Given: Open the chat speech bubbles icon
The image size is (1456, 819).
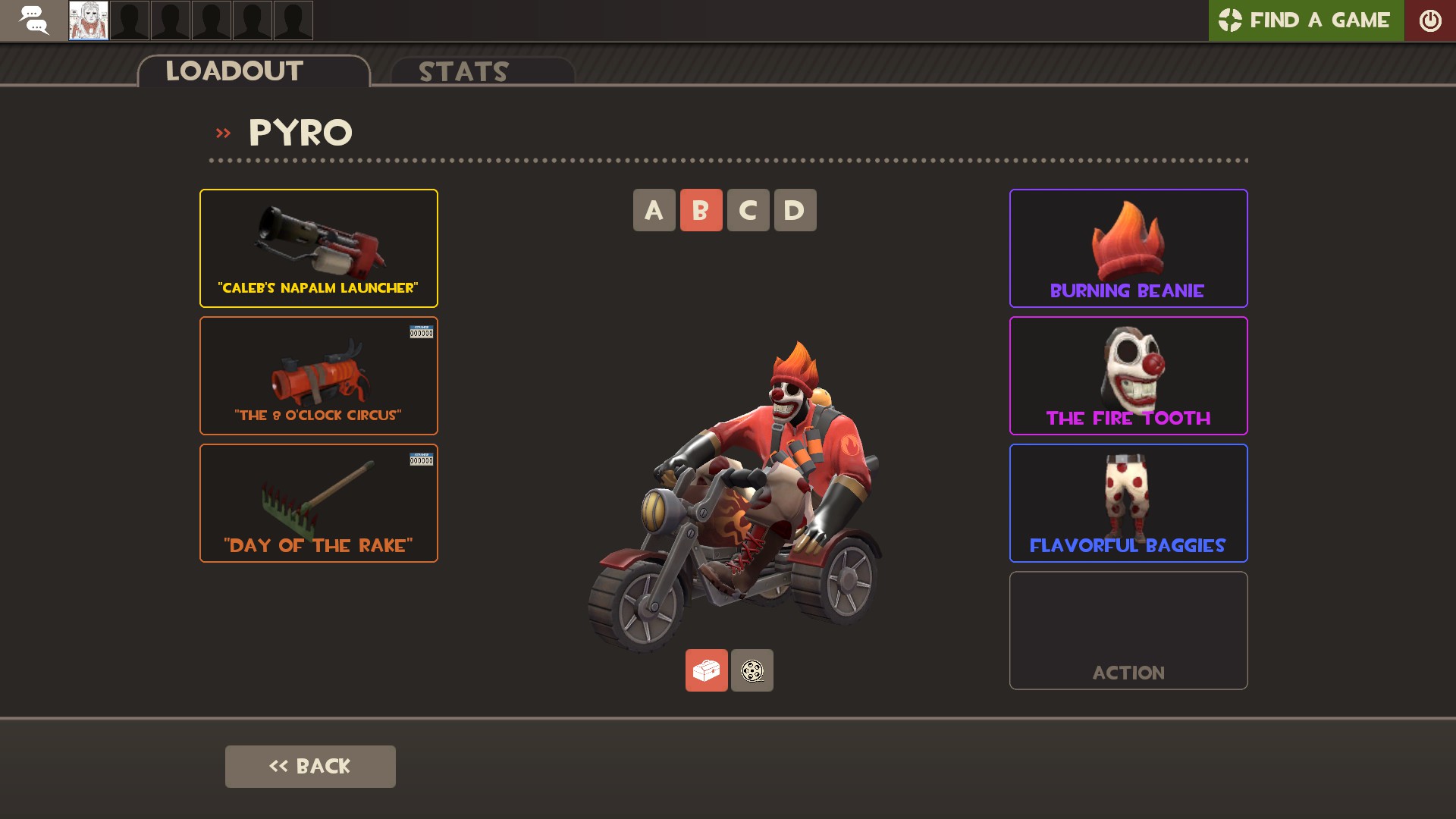Looking at the screenshot, I should point(33,20).
